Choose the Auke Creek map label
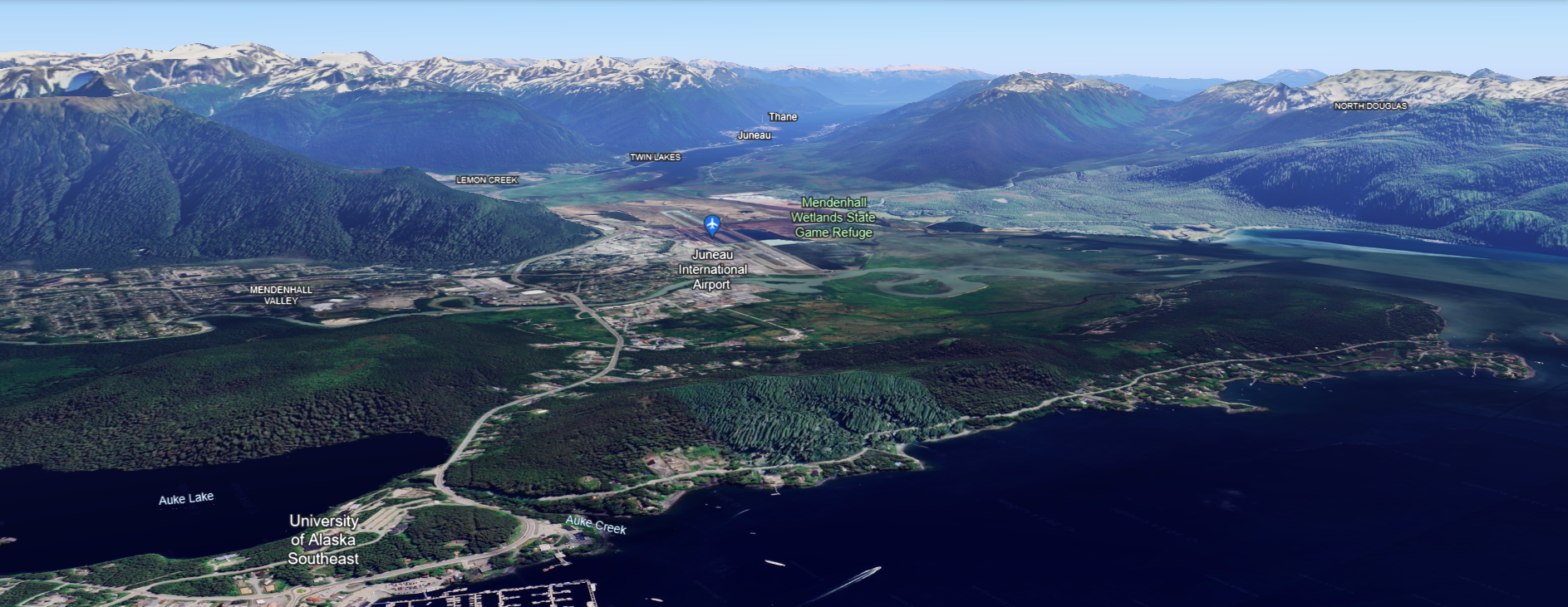Image resolution: width=1568 pixels, height=607 pixels. [595, 524]
